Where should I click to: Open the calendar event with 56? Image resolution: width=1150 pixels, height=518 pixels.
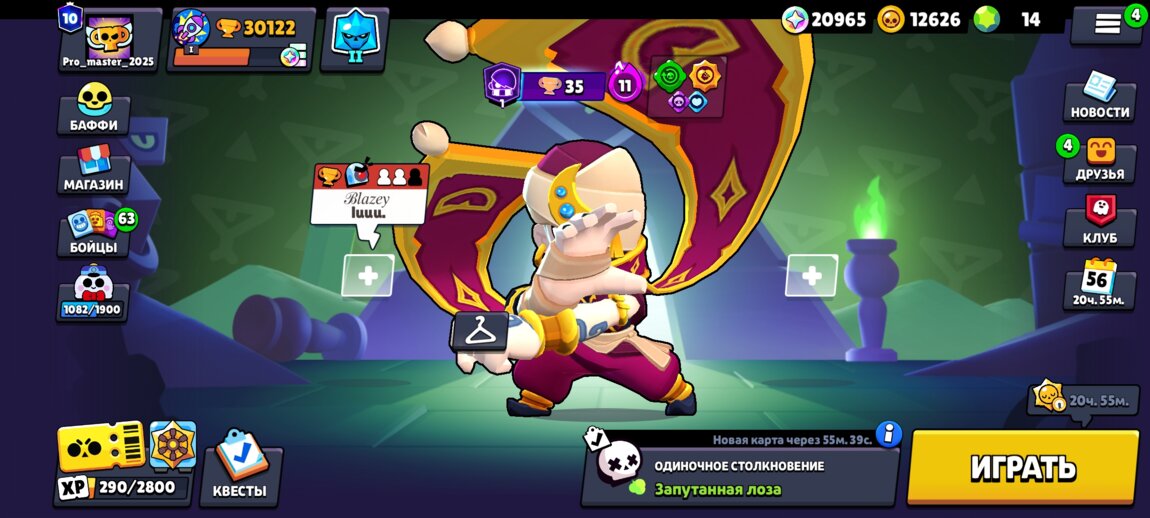(x=1099, y=283)
